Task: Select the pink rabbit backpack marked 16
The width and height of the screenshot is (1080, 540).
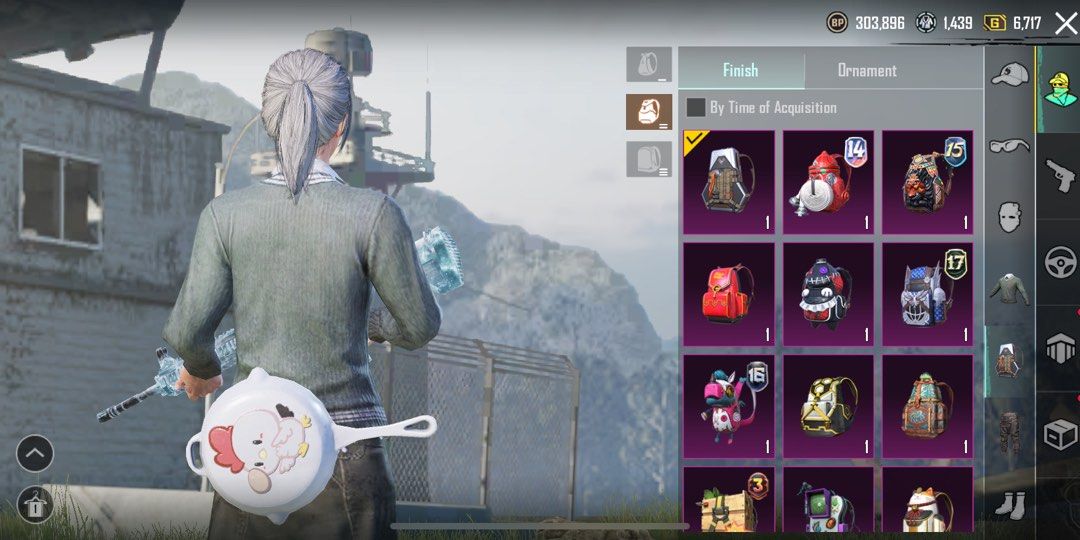Action: pyautogui.click(x=728, y=406)
